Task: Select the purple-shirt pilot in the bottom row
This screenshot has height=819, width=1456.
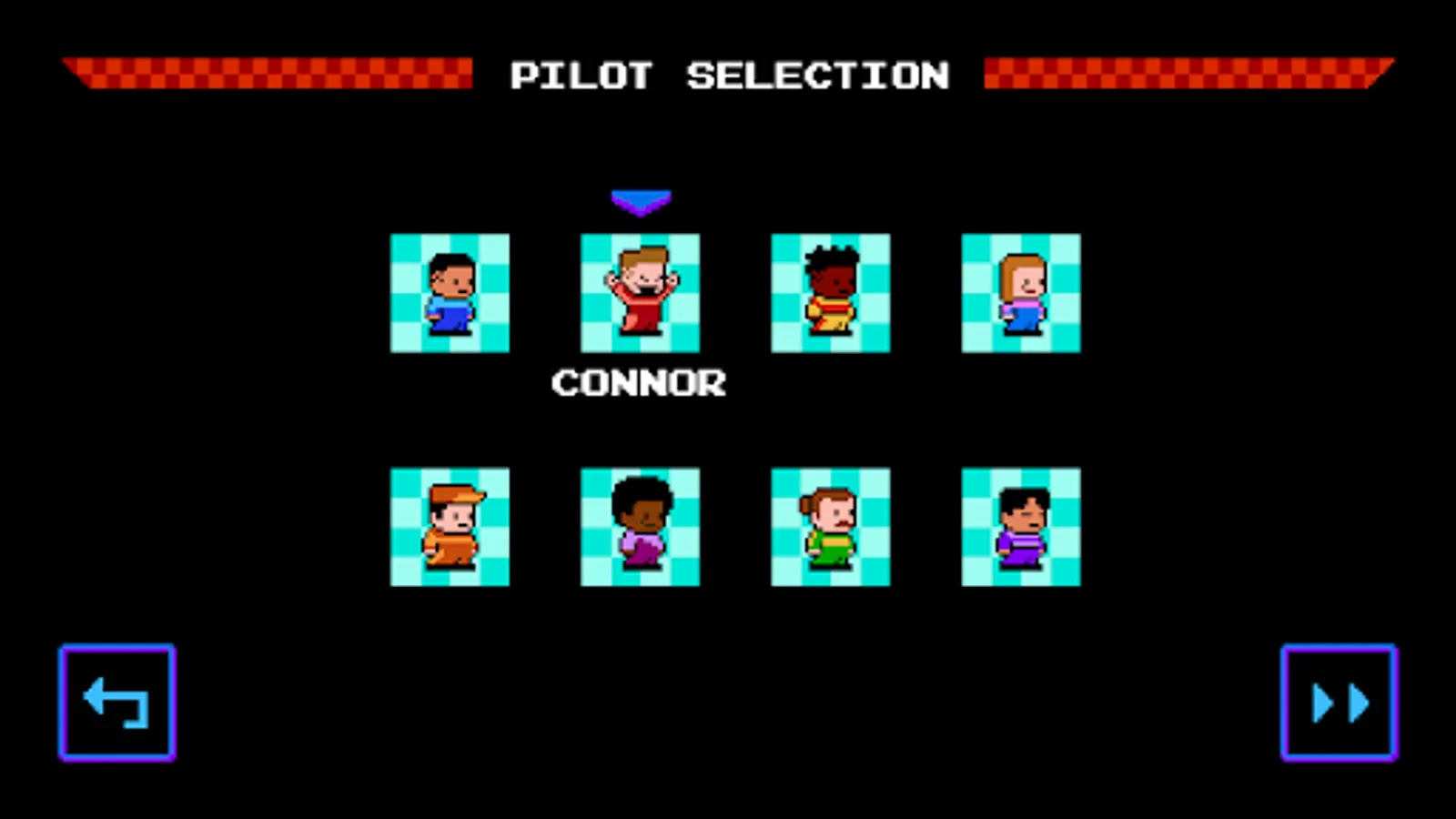Action: (x=1020, y=528)
